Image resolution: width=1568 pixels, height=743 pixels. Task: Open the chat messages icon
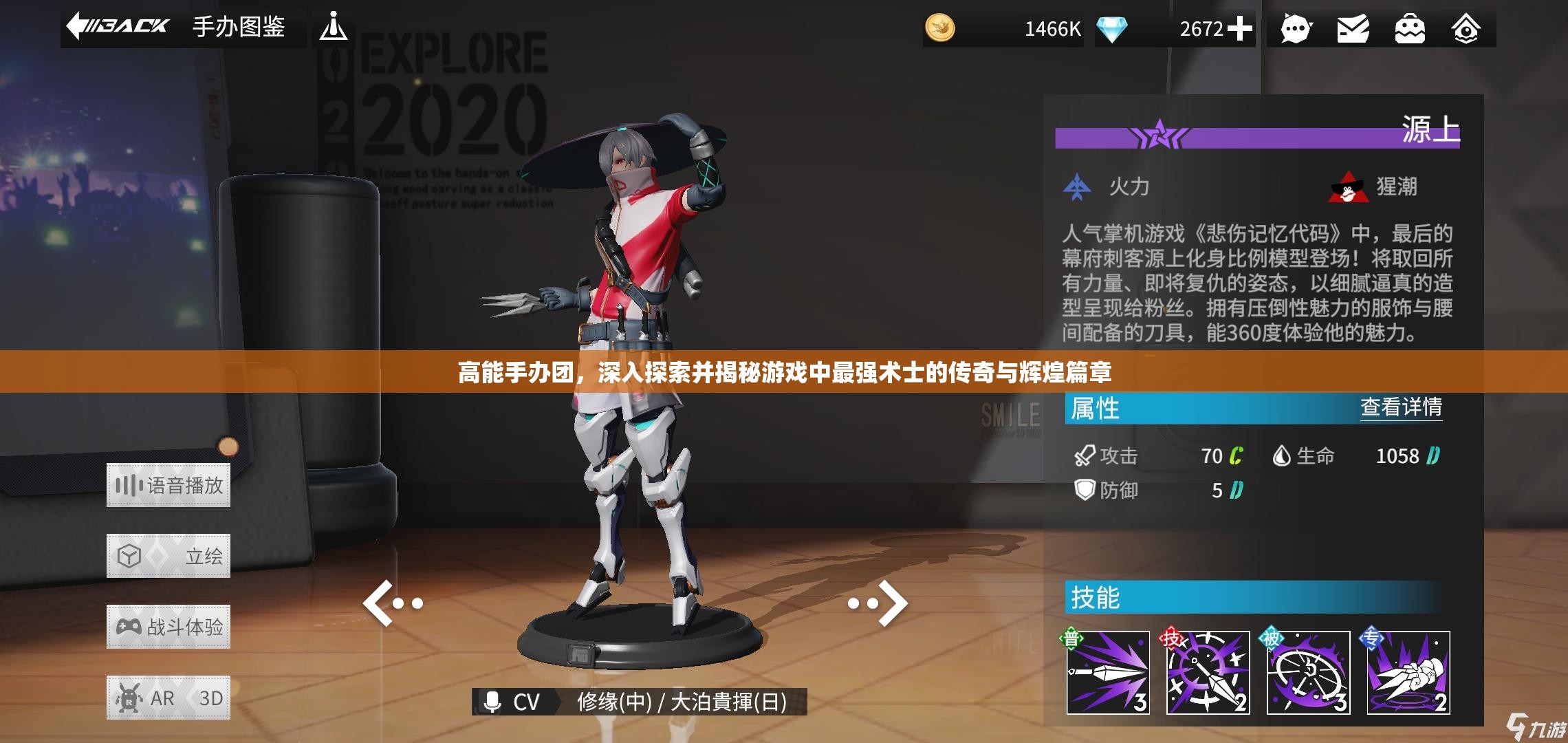[1296, 29]
